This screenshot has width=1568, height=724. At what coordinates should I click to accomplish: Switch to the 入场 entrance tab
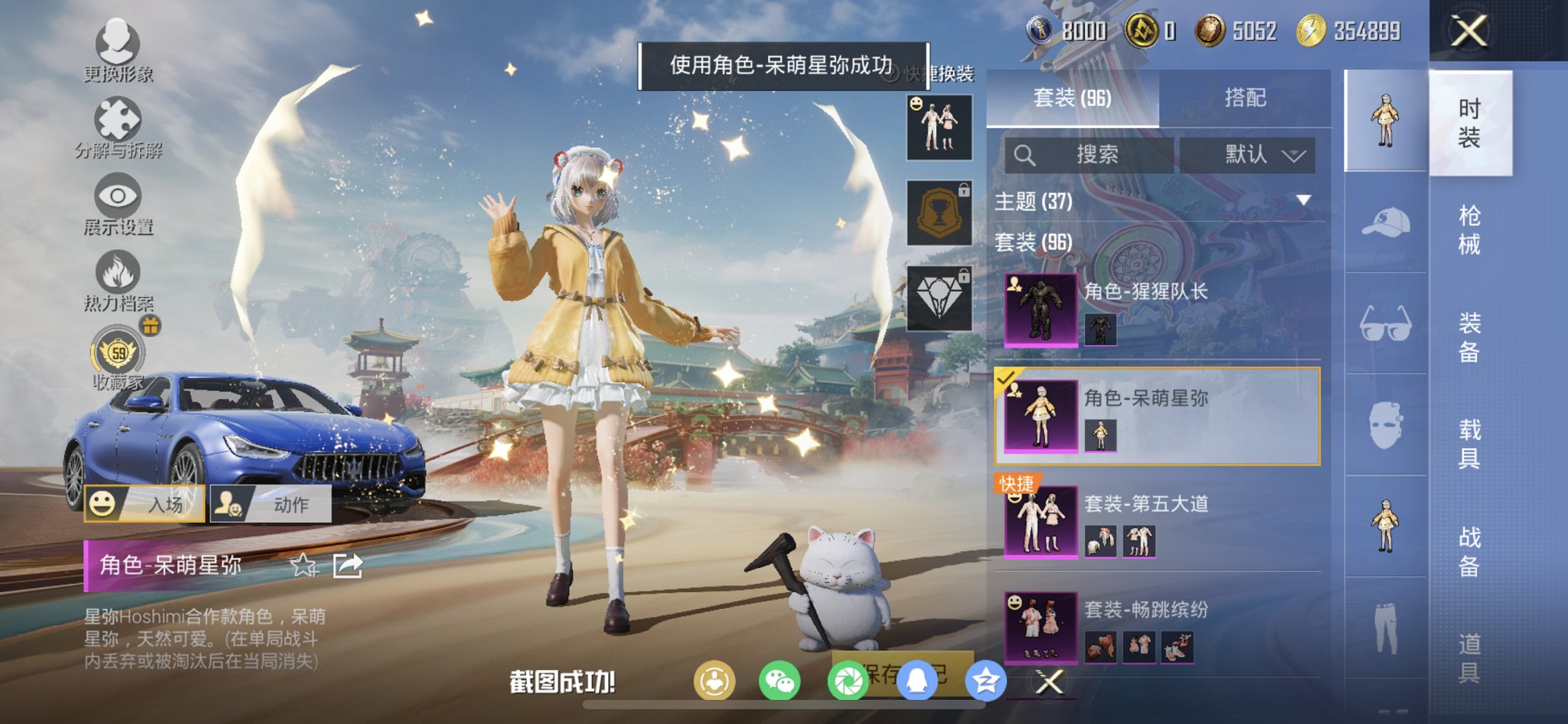[x=144, y=503]
